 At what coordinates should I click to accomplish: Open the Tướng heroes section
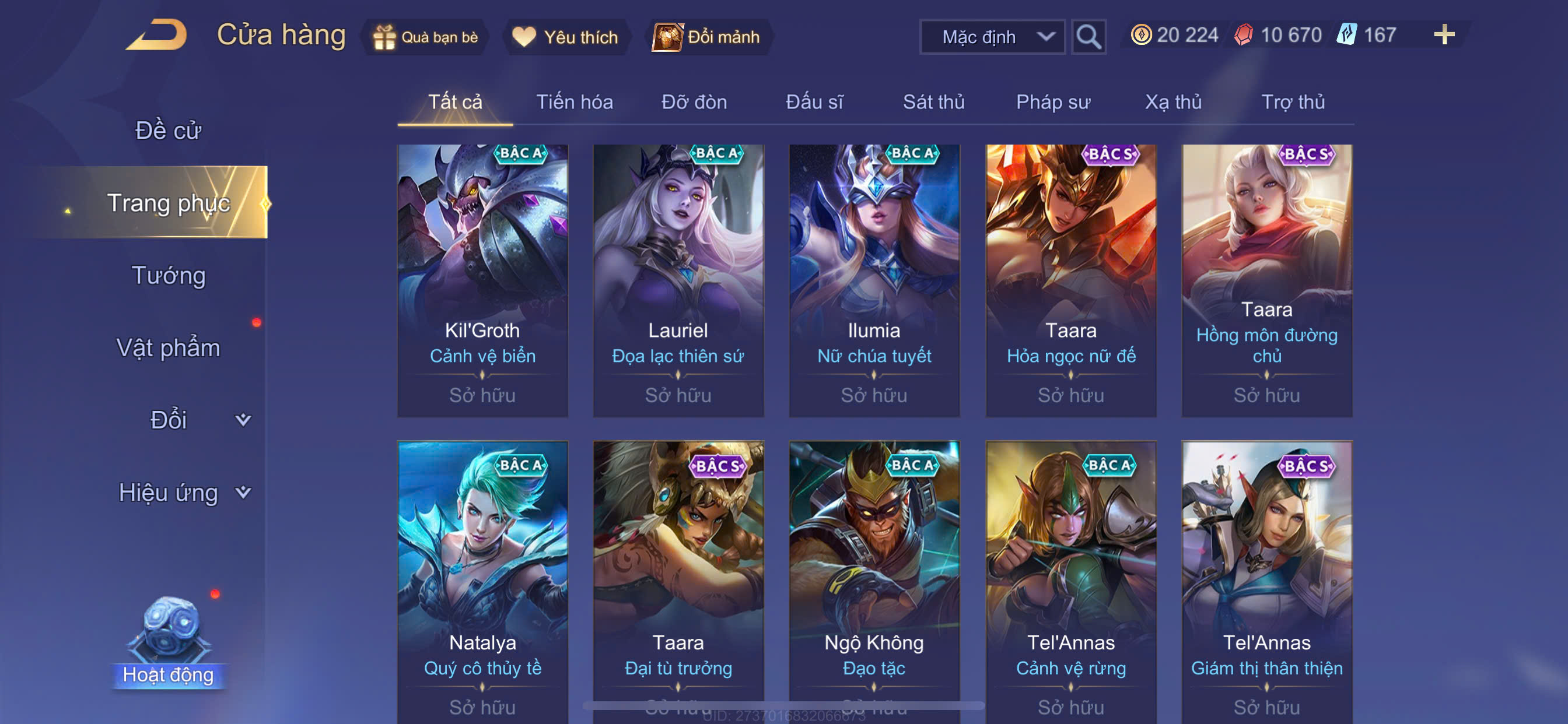click(168, 276)
